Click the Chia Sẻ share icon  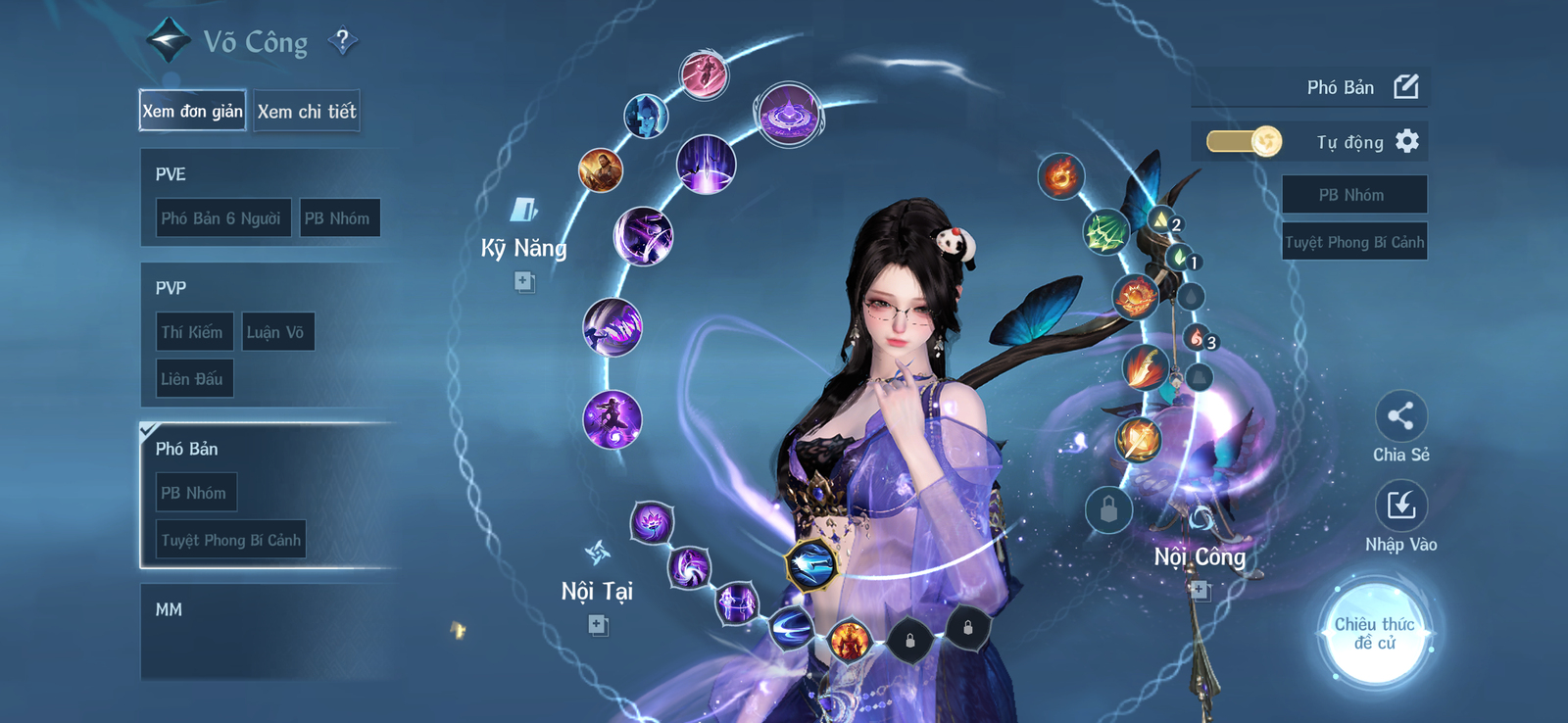1401,415
